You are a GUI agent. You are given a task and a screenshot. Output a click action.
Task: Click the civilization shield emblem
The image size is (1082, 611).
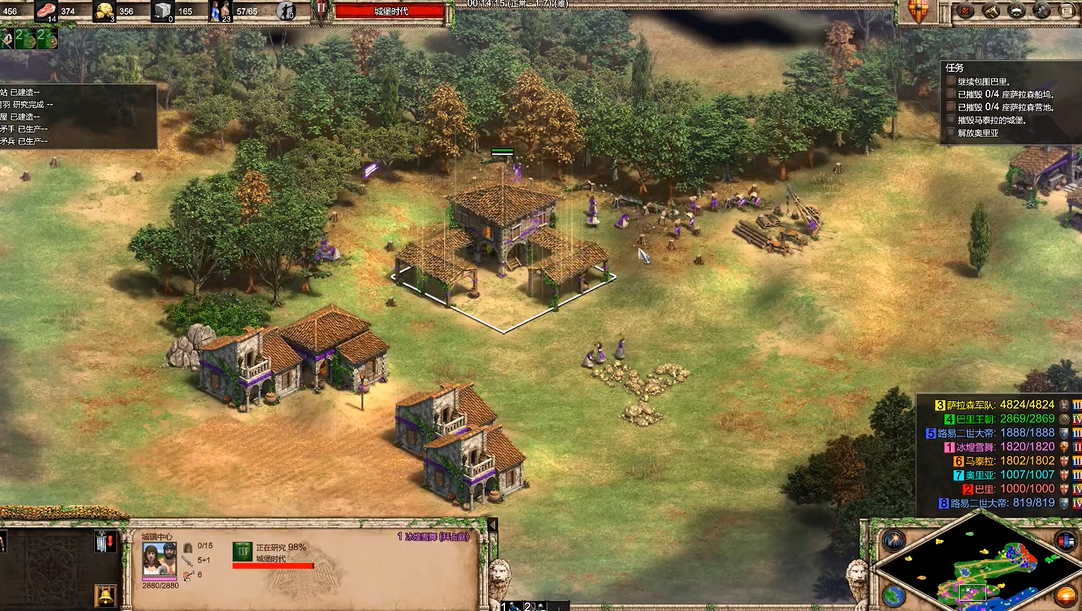pyautogui.click(x=916, y=12)
